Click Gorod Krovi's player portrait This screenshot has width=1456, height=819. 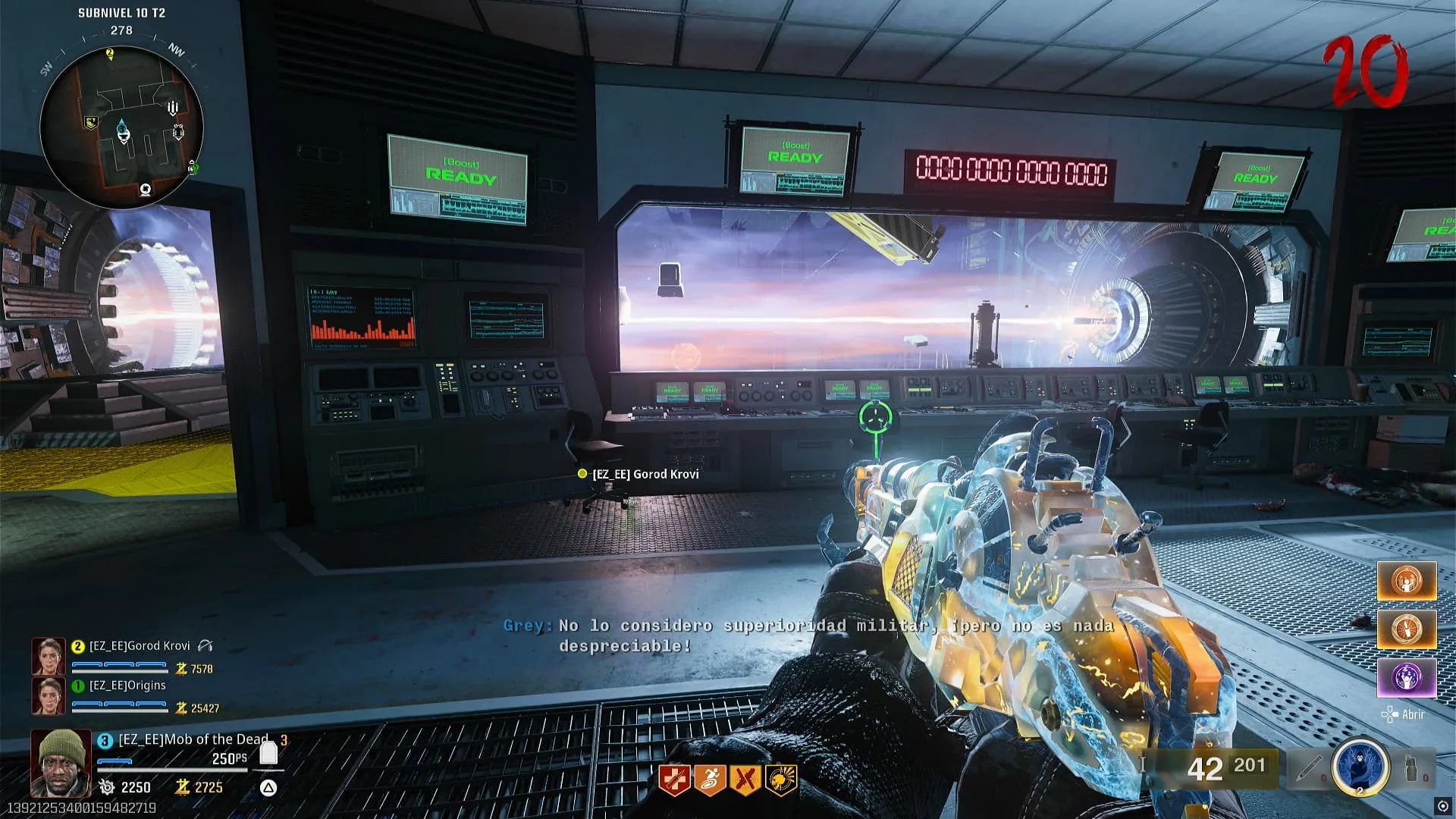[x=48, y=656]
